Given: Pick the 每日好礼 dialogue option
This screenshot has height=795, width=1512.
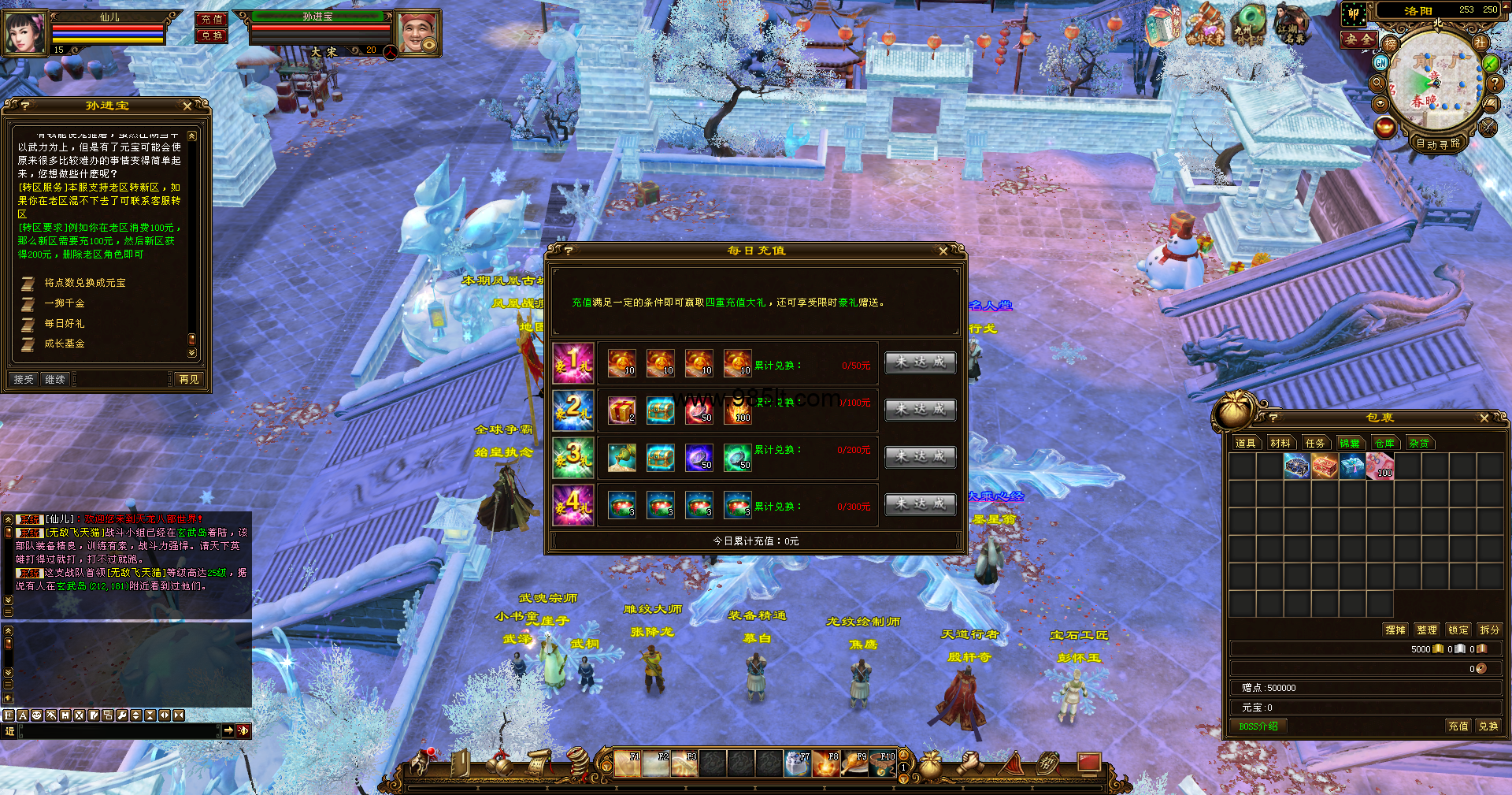Looking at the screenshot, I should point(65,324).
